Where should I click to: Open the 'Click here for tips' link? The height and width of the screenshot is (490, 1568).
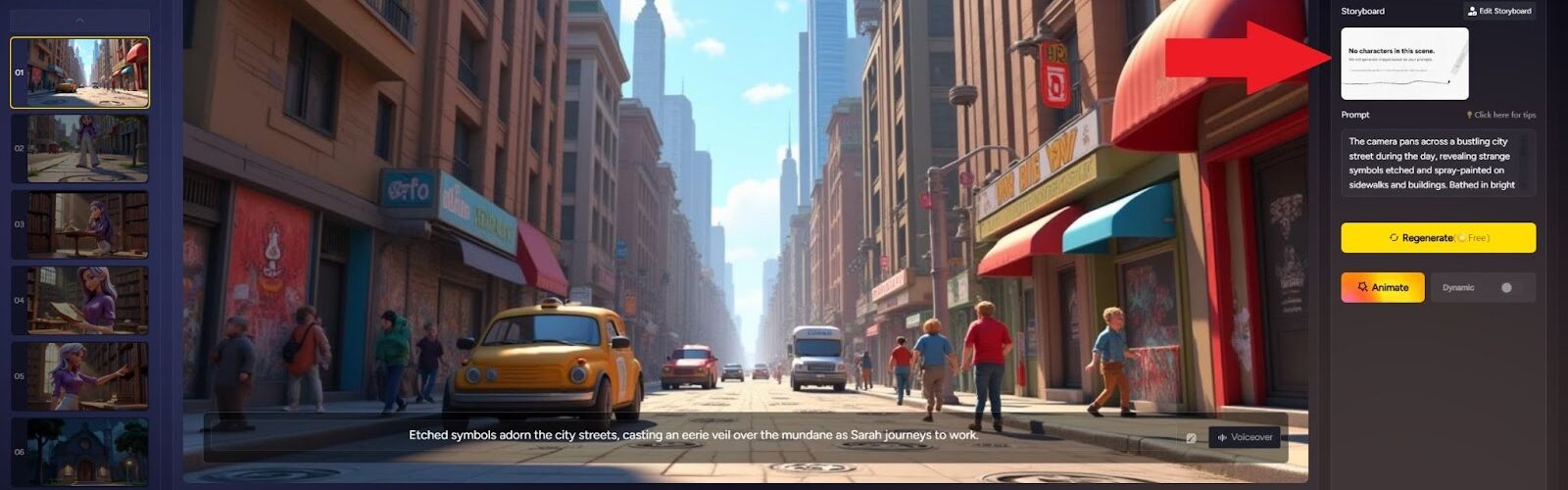pos(1500,115)
